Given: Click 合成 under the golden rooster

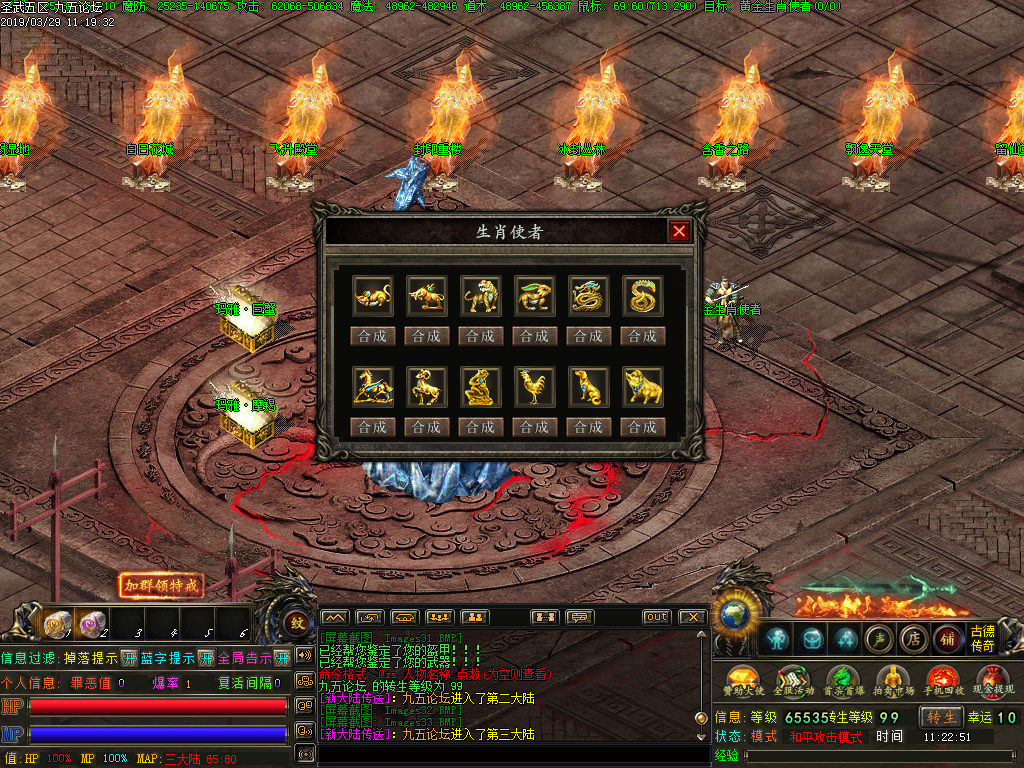Looking at the screenshot, I should click(534, 427).
